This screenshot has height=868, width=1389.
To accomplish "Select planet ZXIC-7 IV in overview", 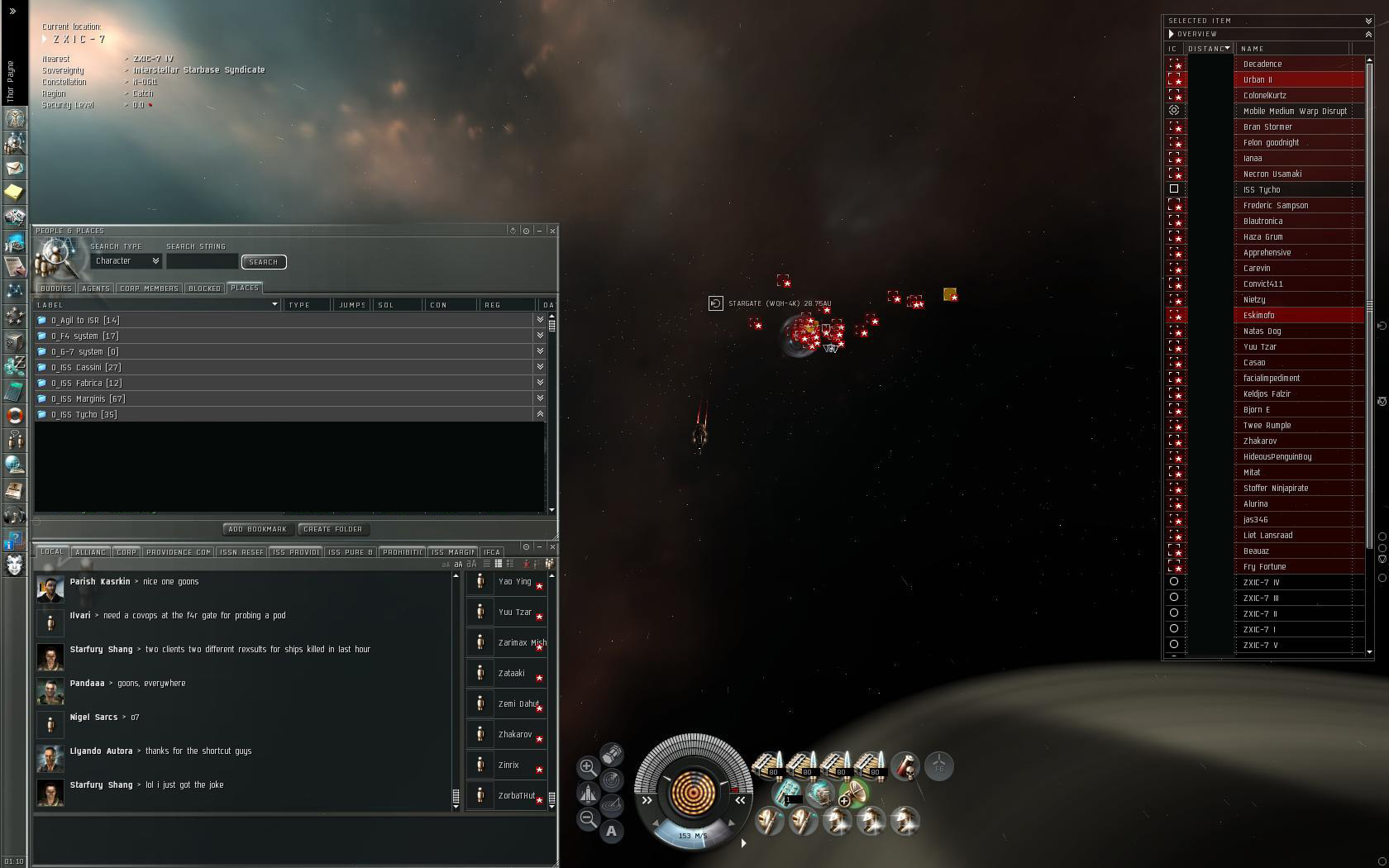I will coord(1262,583).
